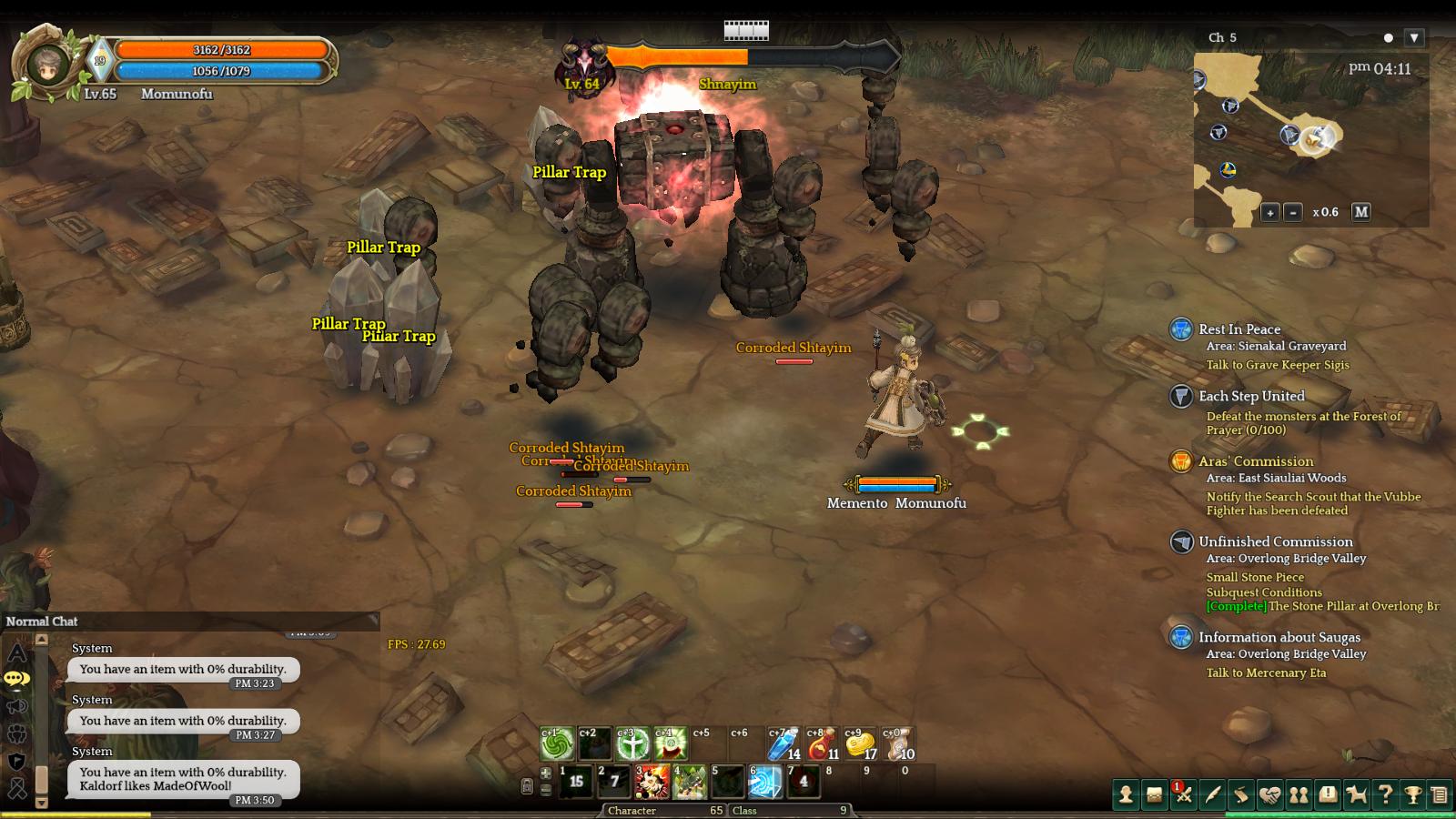Open the speech bubble chat tab
This screenshot has height=819, width=1456.
point(17,679)
